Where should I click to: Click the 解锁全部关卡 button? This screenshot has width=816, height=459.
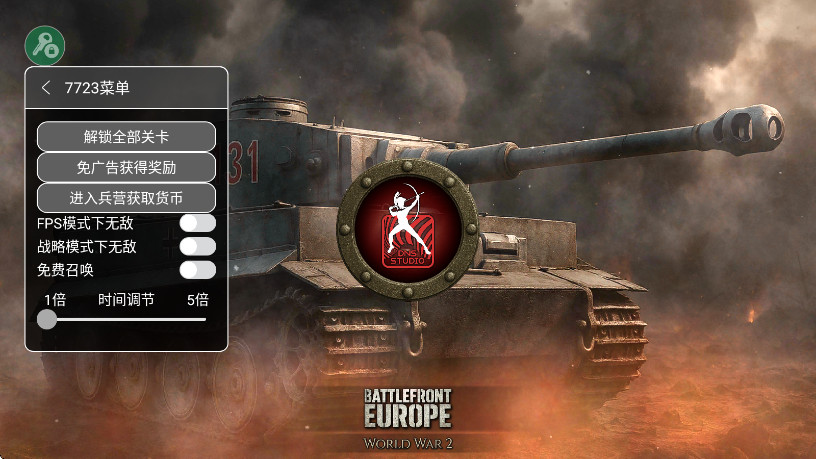coord(127,136)
